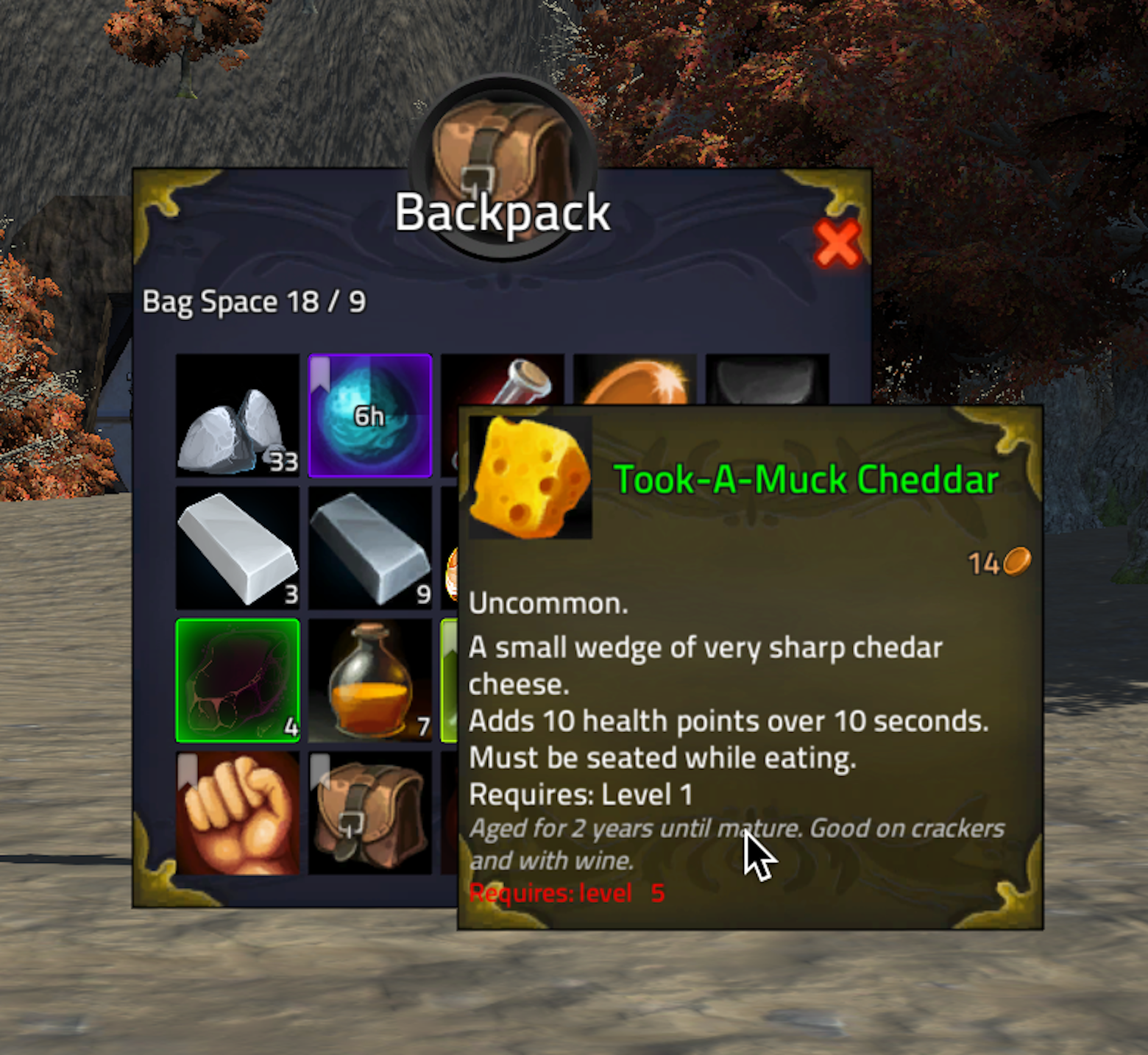Select the white ingot stack of 3
1148x1055 pixels.
[237, 548]
